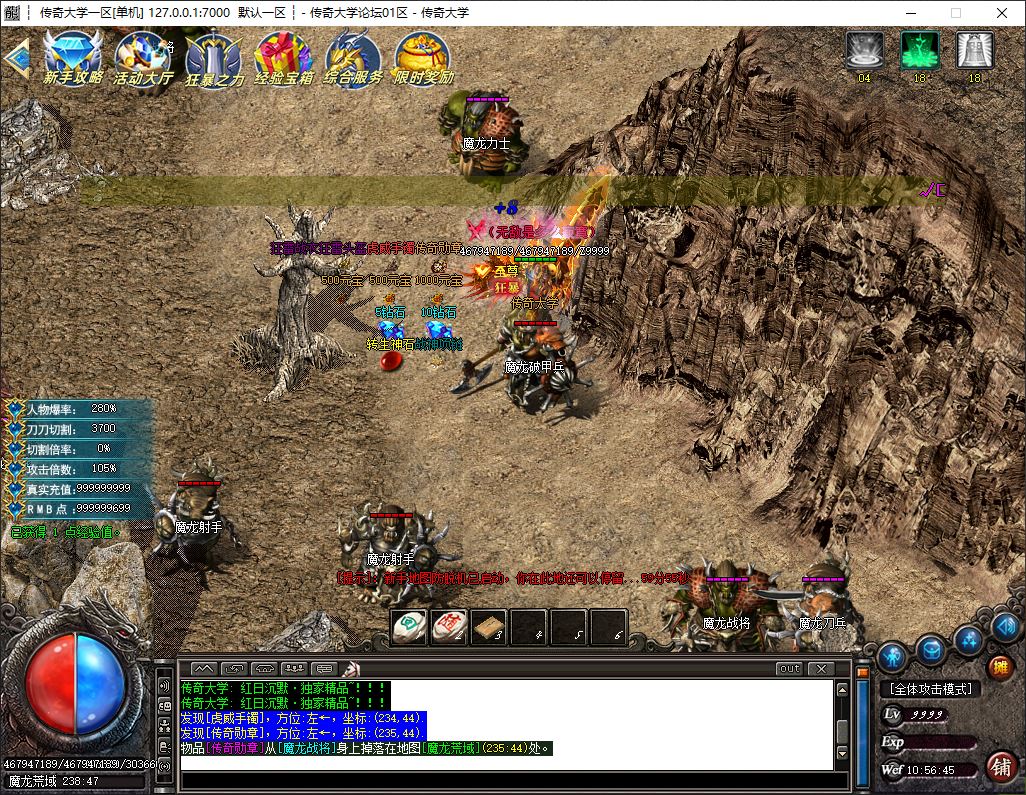Use the item in hotbar slot 1
The image size is (1026, 795).
pyautogui.click(x=409, y=627)
